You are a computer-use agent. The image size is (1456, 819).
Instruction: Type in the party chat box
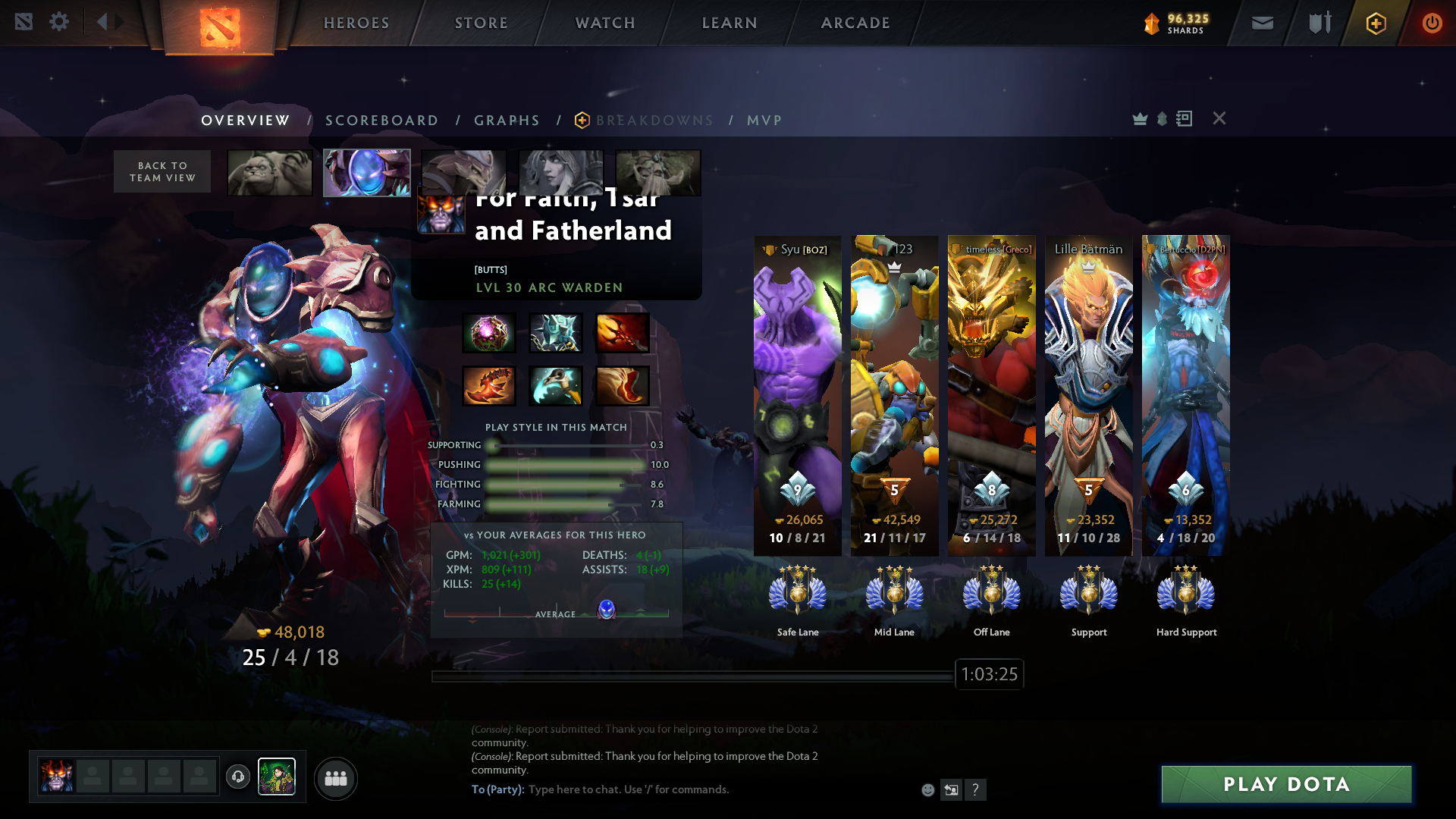pos(682,789)
